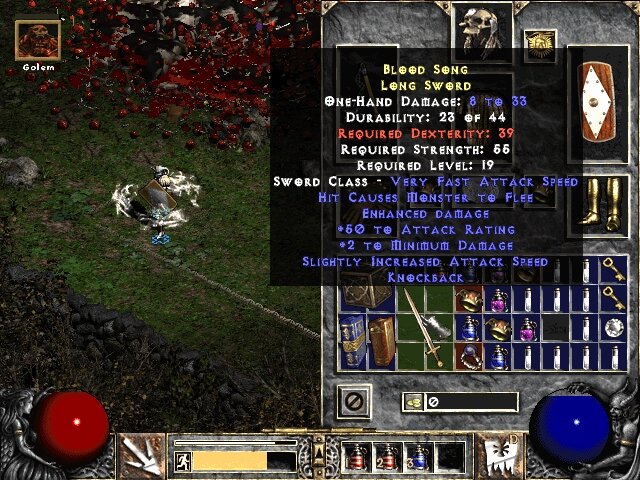Close the inventory panel
Viewport: 640px width, 480px height.
(354, 402)
